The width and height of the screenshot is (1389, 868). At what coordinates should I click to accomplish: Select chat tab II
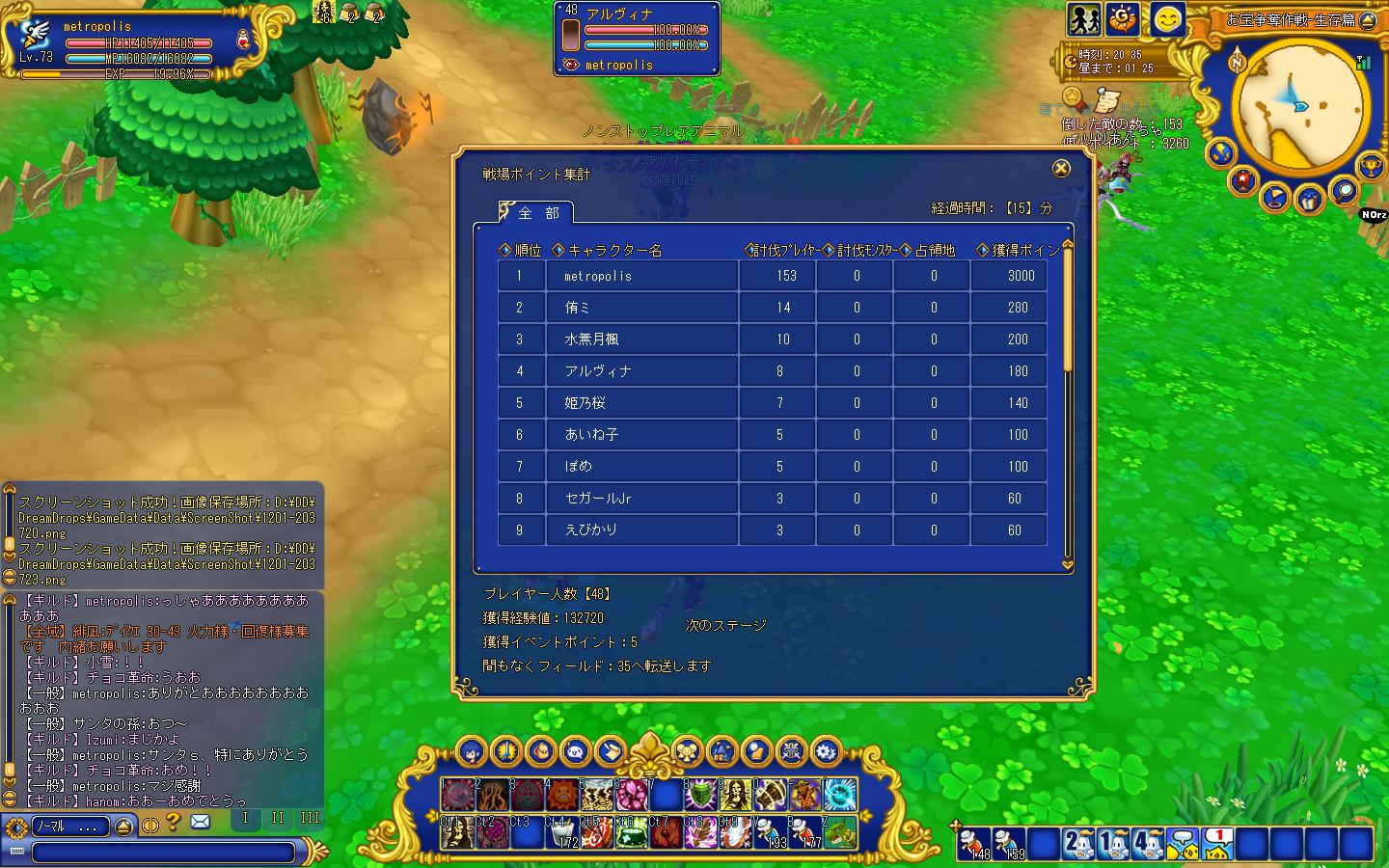coord(277,819)
